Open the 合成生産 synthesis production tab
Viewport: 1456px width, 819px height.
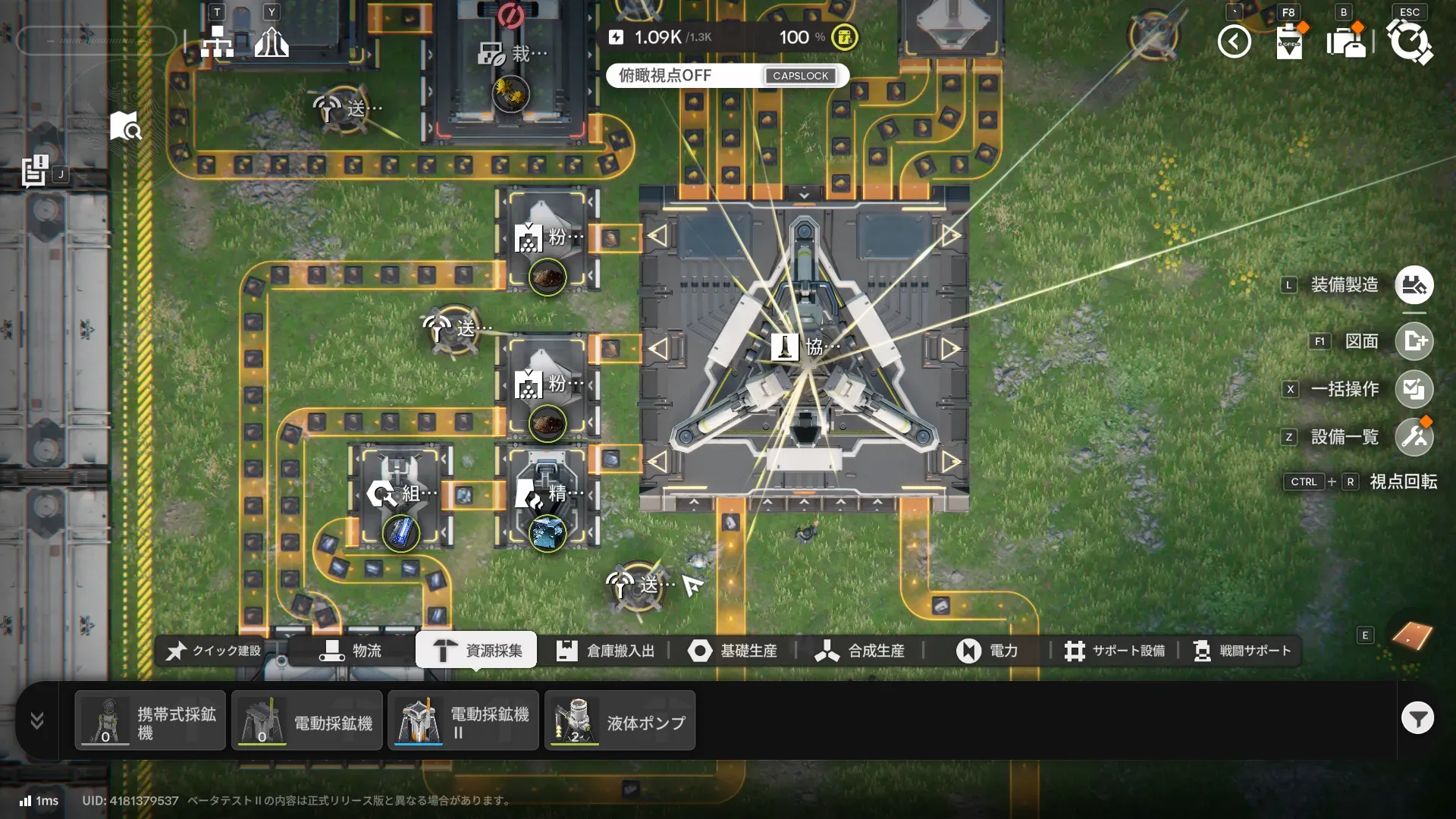point(859,651)
